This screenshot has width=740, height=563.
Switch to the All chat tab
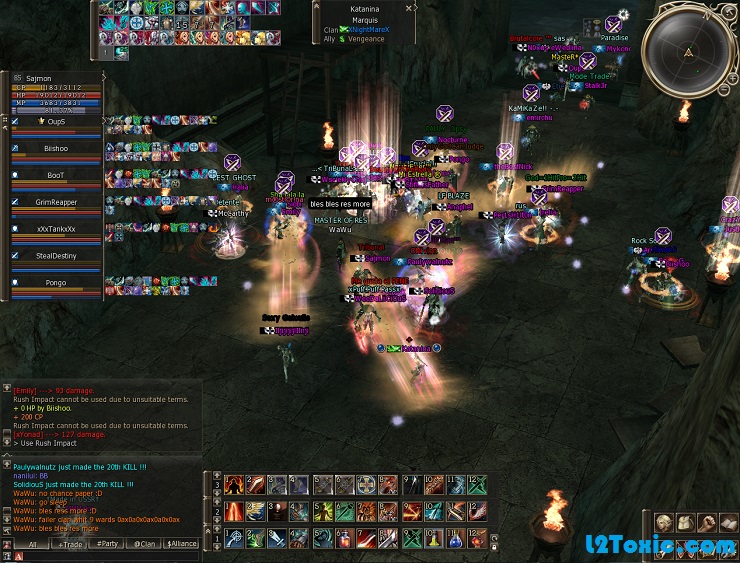(x=32, y=544)
